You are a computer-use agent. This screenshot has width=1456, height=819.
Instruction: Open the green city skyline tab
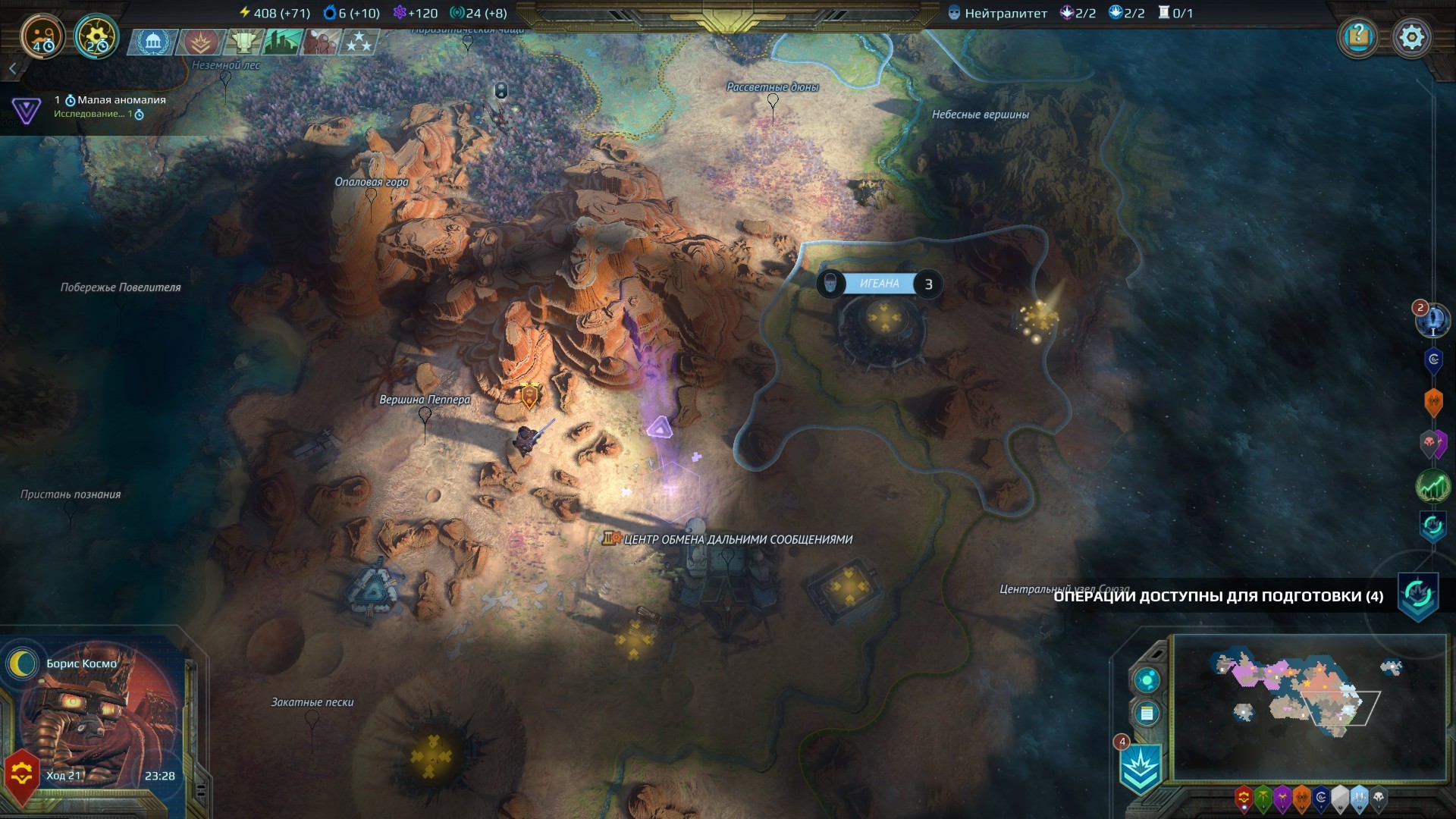282,42
